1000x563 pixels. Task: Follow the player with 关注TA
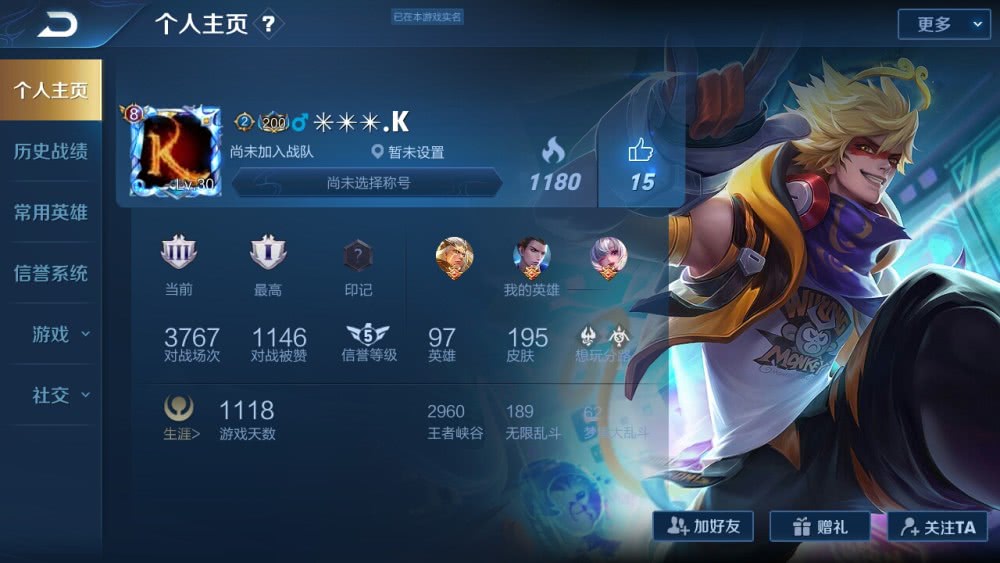point(937,526)
